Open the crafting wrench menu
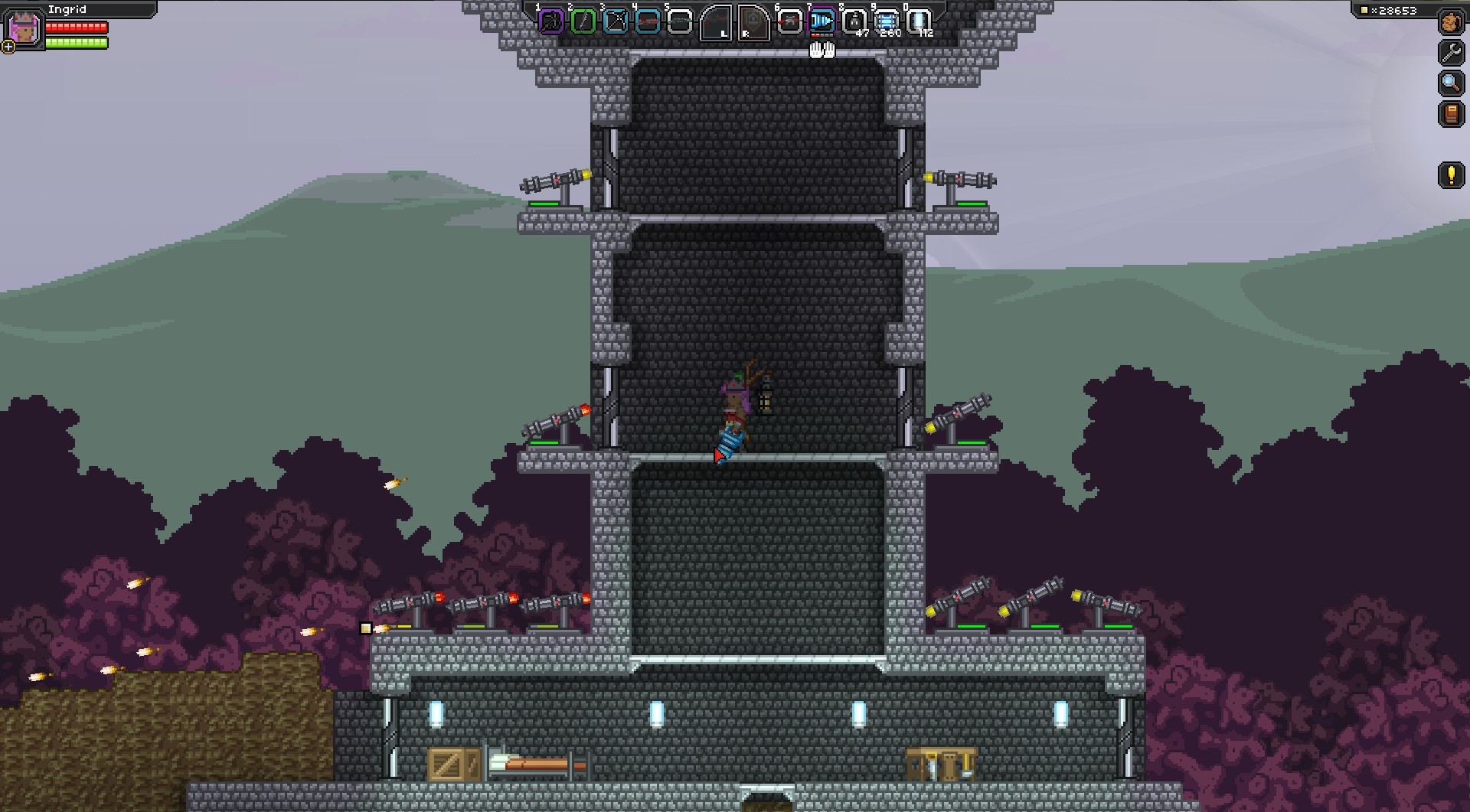The height and width of the screenshot is (812, 1470). point(1451,52)
